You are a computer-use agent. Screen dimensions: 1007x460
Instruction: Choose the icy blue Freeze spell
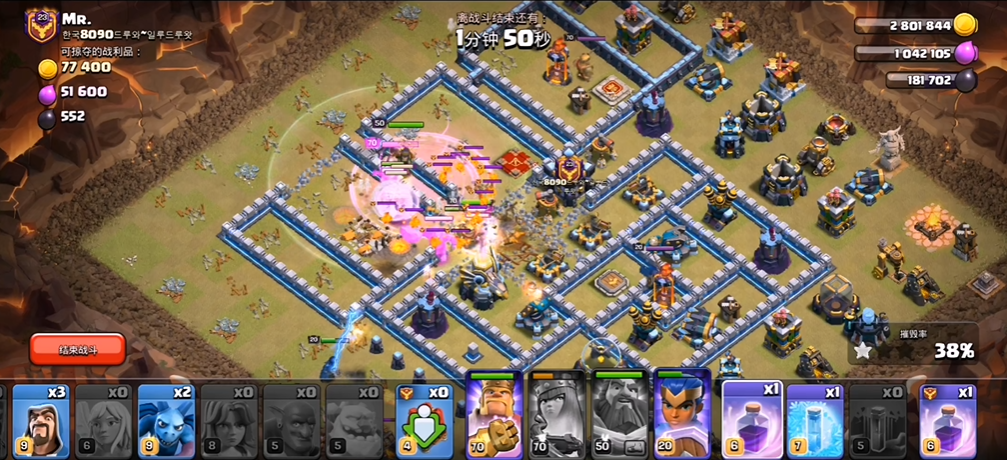click(815, 420)
